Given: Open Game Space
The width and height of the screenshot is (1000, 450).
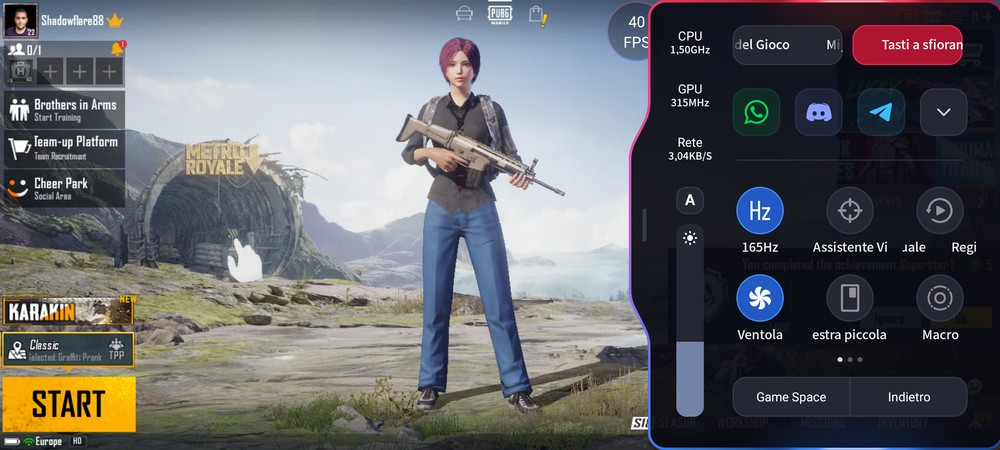Looking at the screenshot, I should tap(791, 397).
